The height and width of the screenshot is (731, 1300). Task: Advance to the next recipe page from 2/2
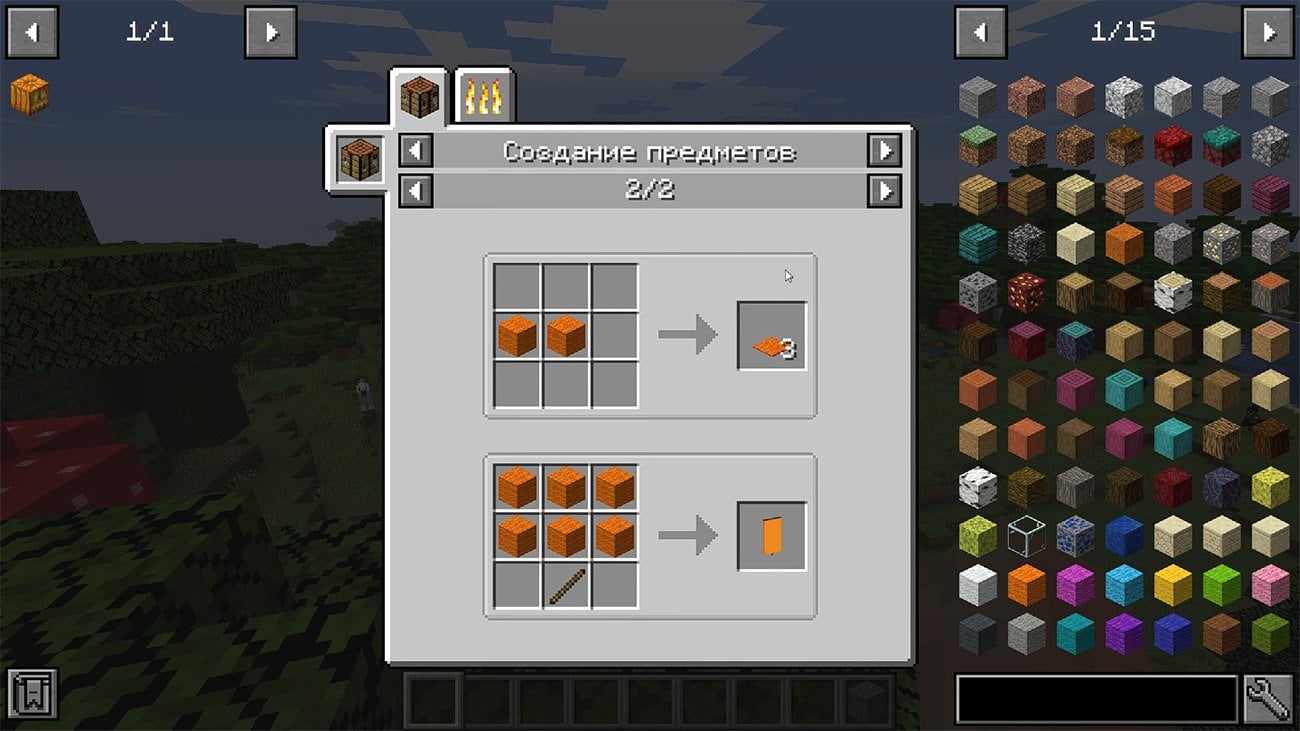(x=884, y=190)
